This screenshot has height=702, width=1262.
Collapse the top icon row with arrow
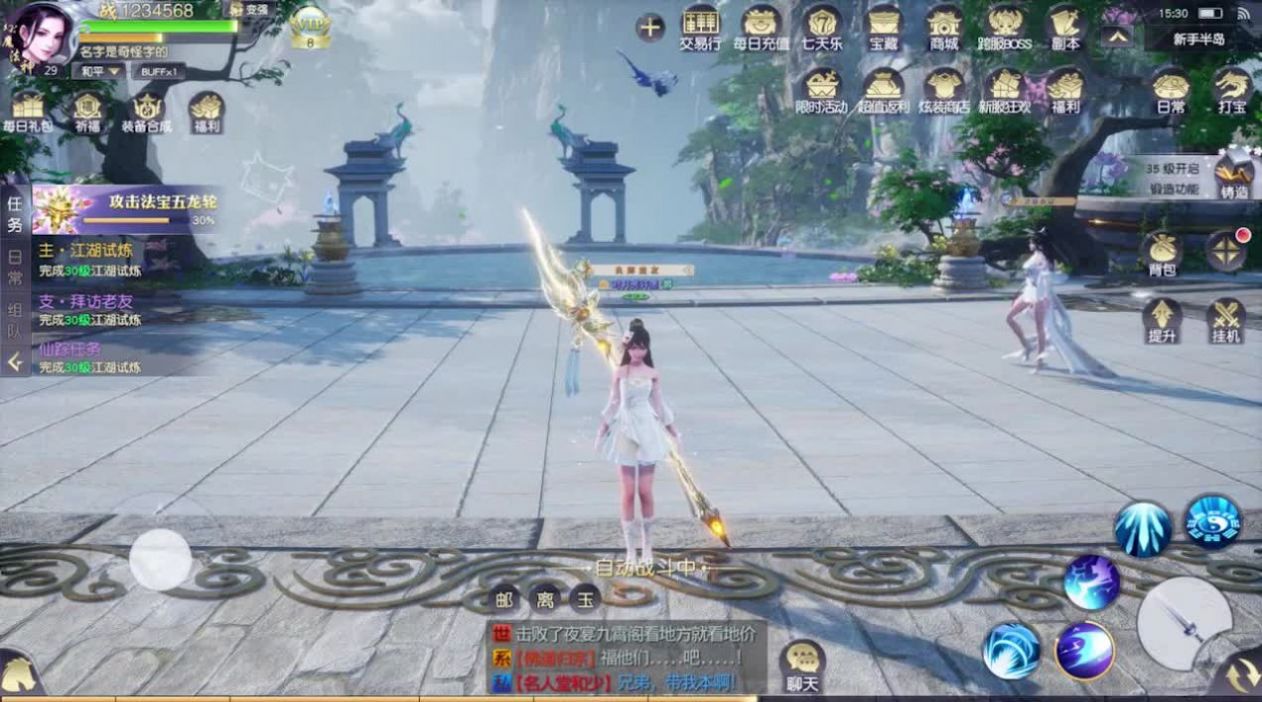pyautogui.click(x=1117, y=35)
